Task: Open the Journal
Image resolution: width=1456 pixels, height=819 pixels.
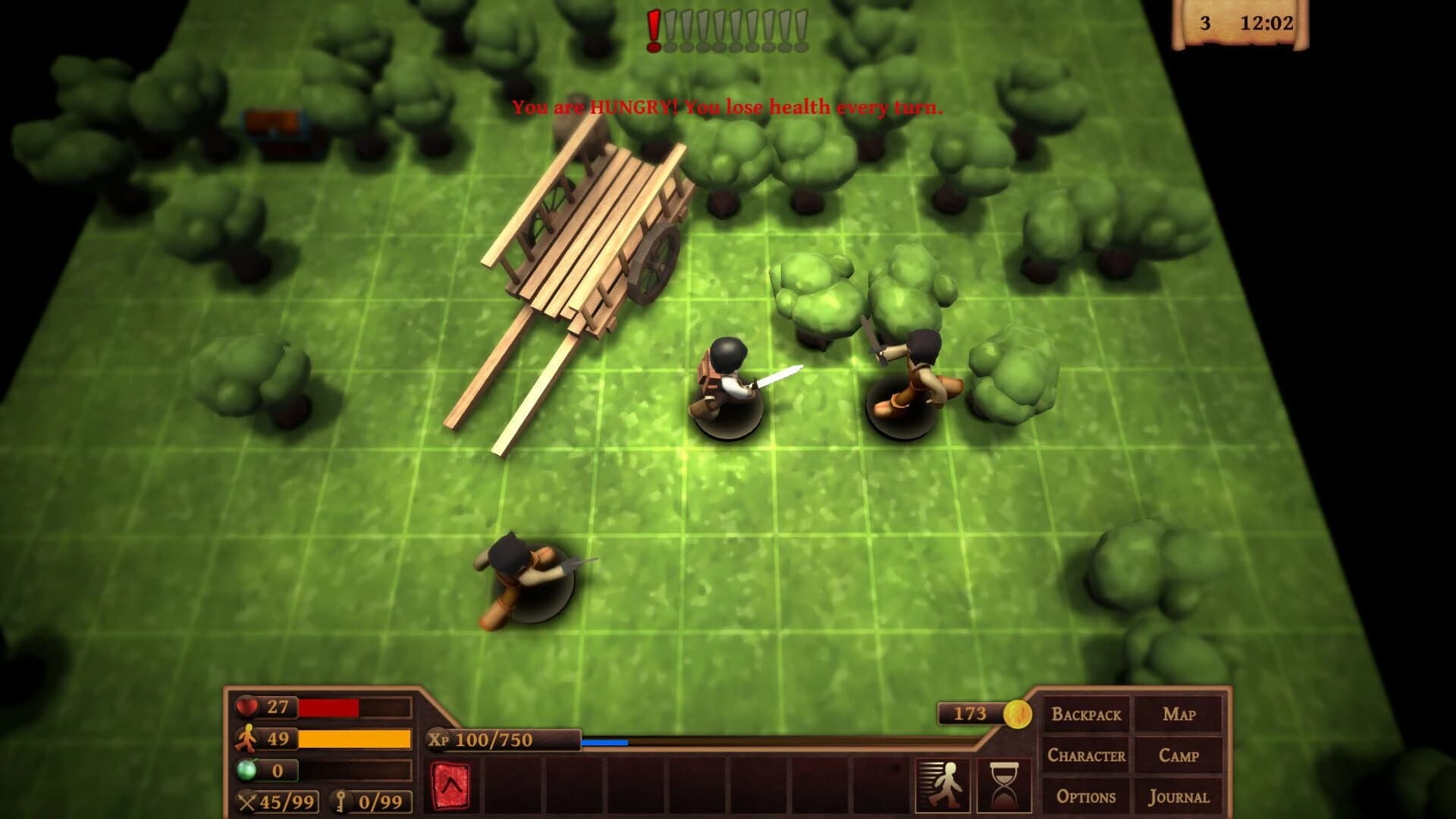Action: click(1180, 797)
